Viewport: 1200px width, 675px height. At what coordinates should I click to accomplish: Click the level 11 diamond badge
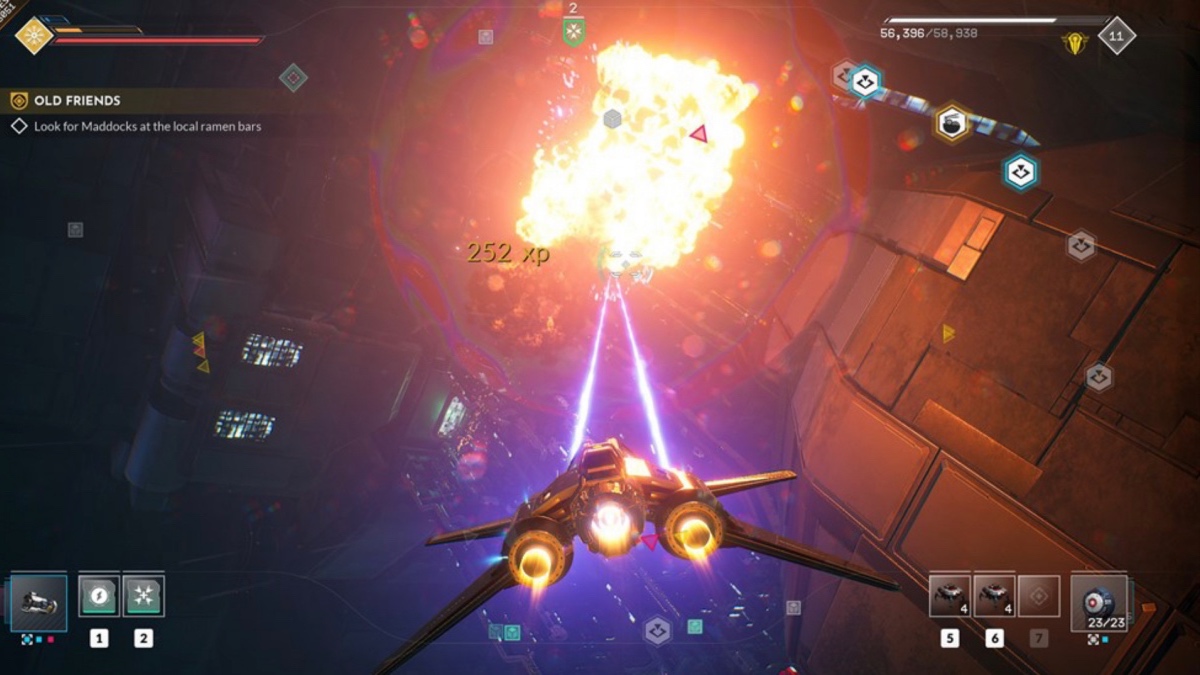[x=1116, y=36]
